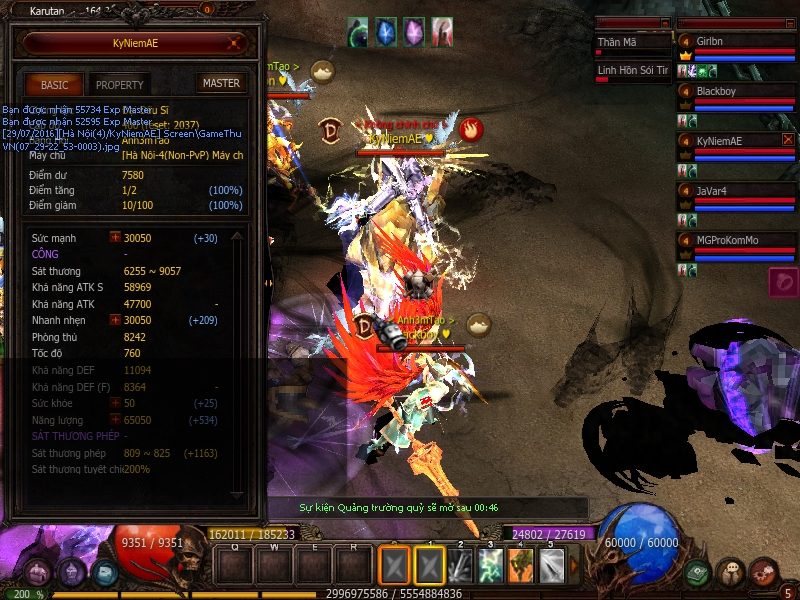Add a point to Sức mạnh
The height and width of the screenshot is (600, 800).
(x=115, y=238)
